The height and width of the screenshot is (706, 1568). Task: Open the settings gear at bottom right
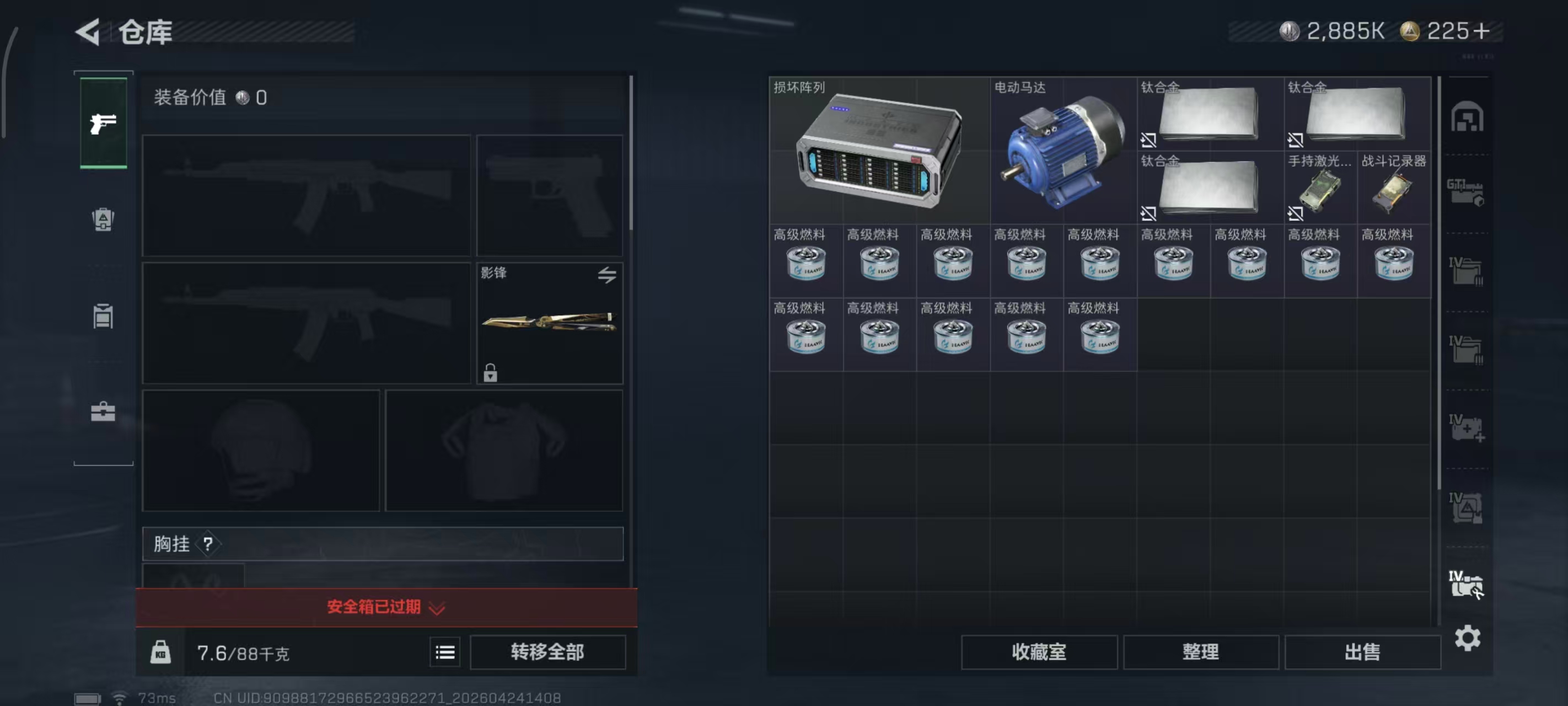[x=1468, y=638]
